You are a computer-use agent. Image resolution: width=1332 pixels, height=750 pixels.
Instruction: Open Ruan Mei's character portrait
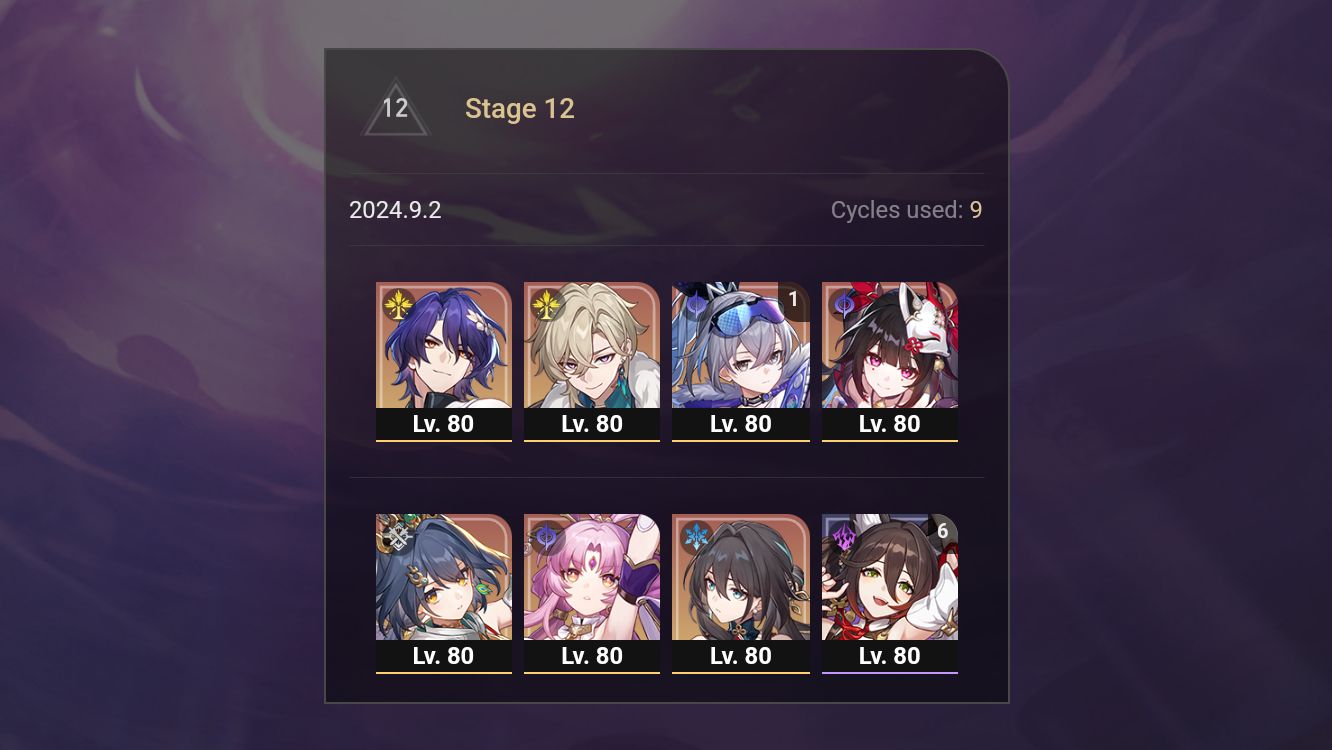pos(741,578)
